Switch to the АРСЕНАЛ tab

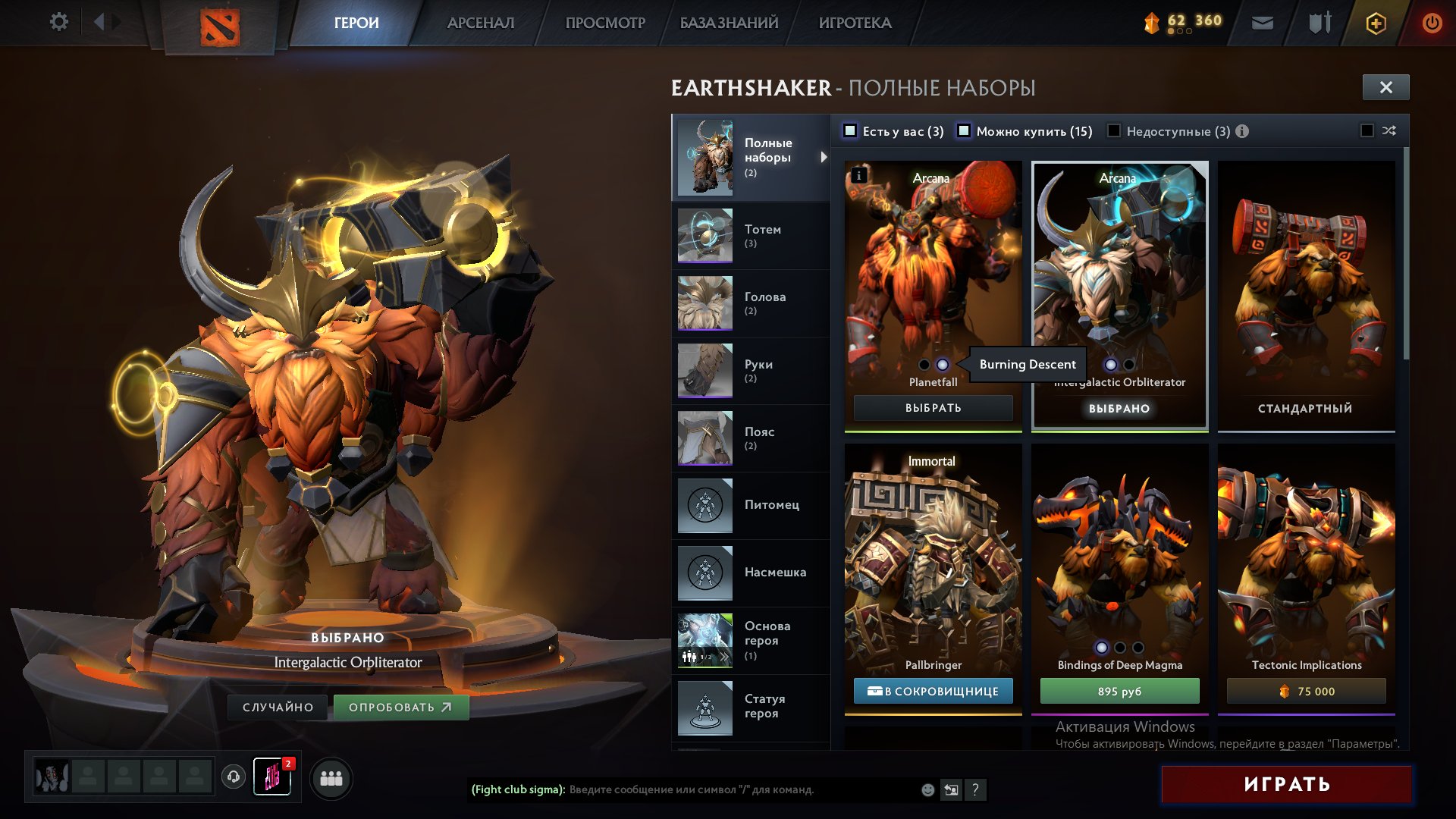tap(480, 22)
